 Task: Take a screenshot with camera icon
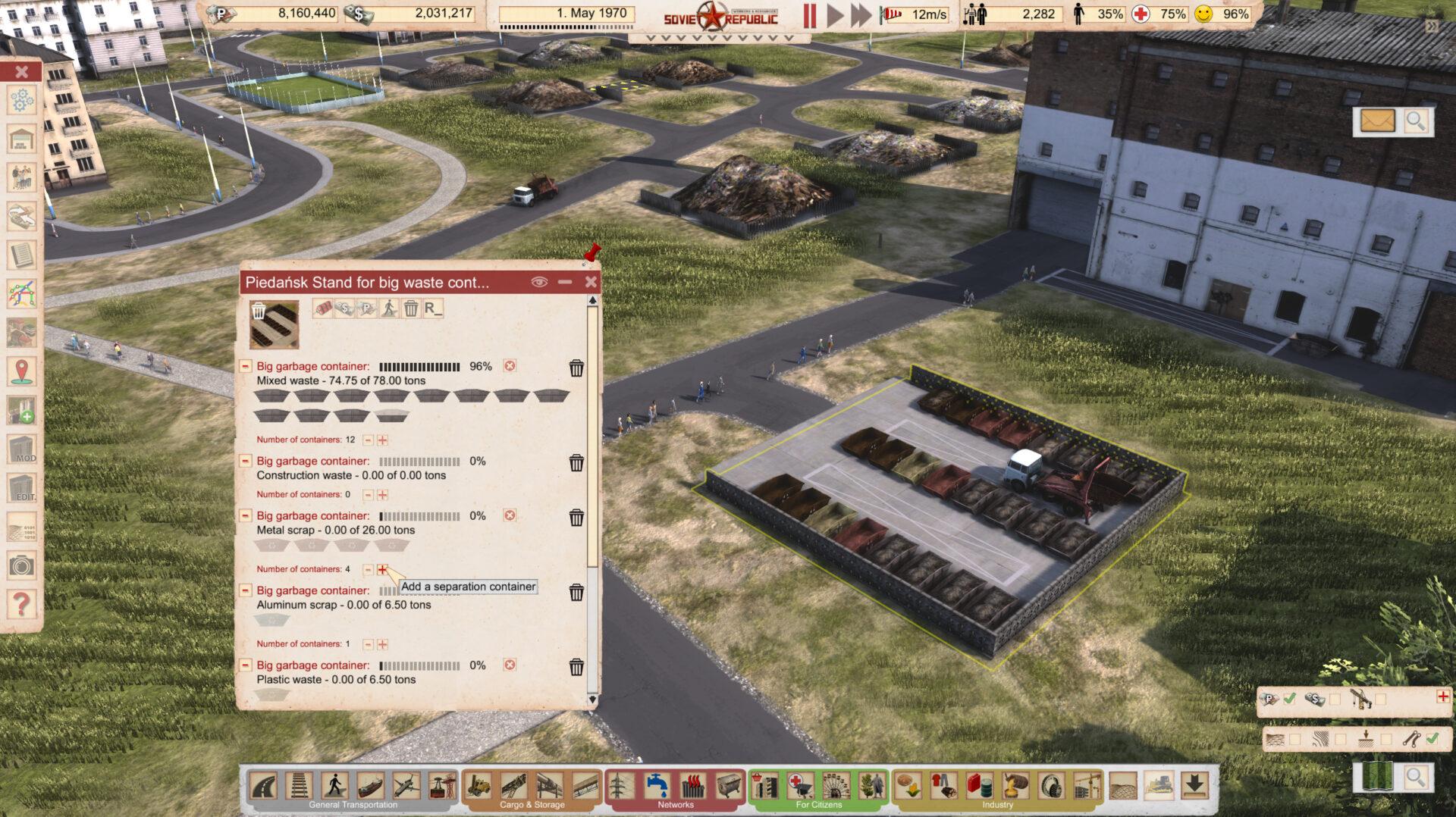pyautogui.click(x=21, y=565)
